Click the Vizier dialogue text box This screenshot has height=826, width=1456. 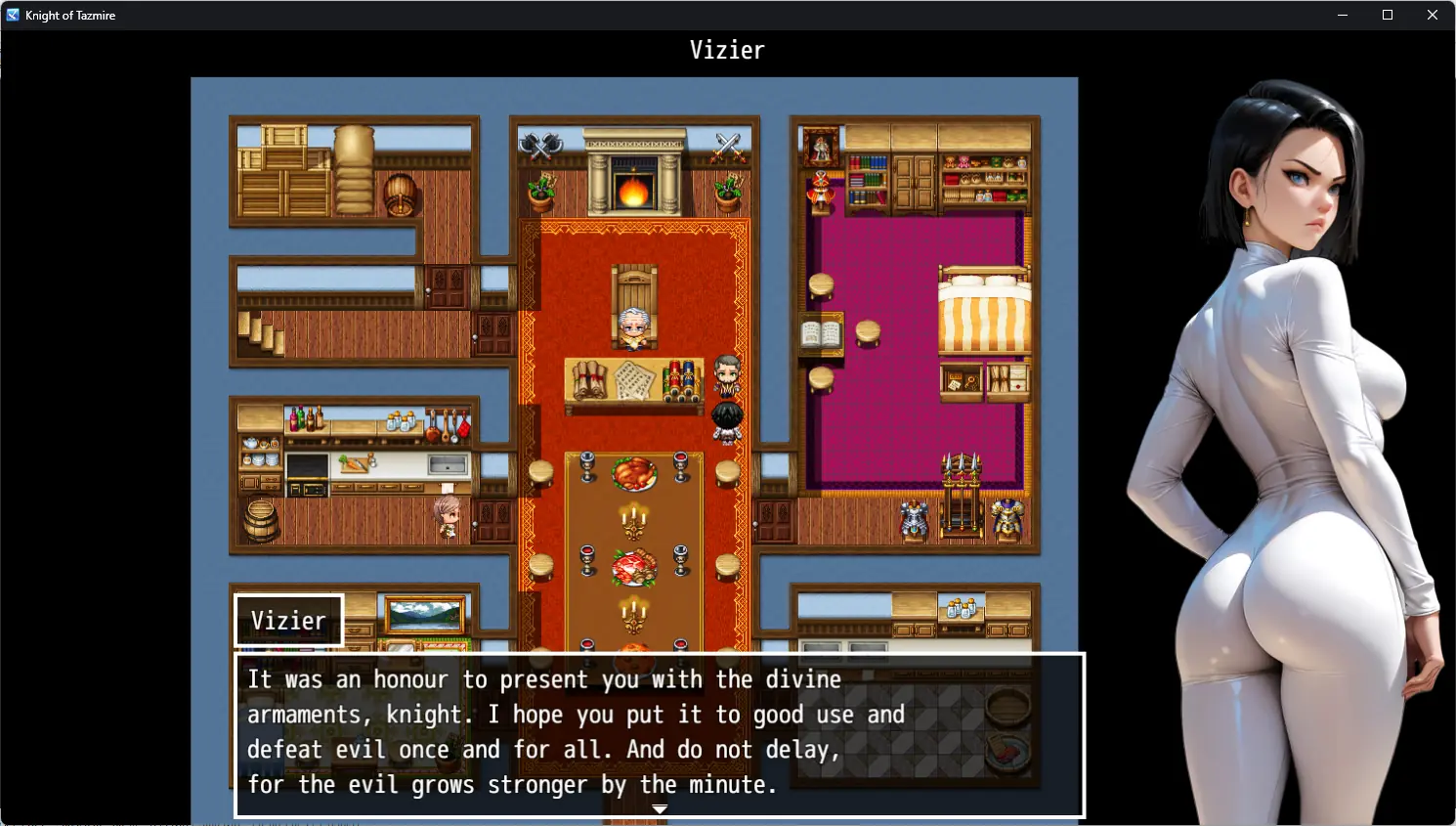click(660, 733)
